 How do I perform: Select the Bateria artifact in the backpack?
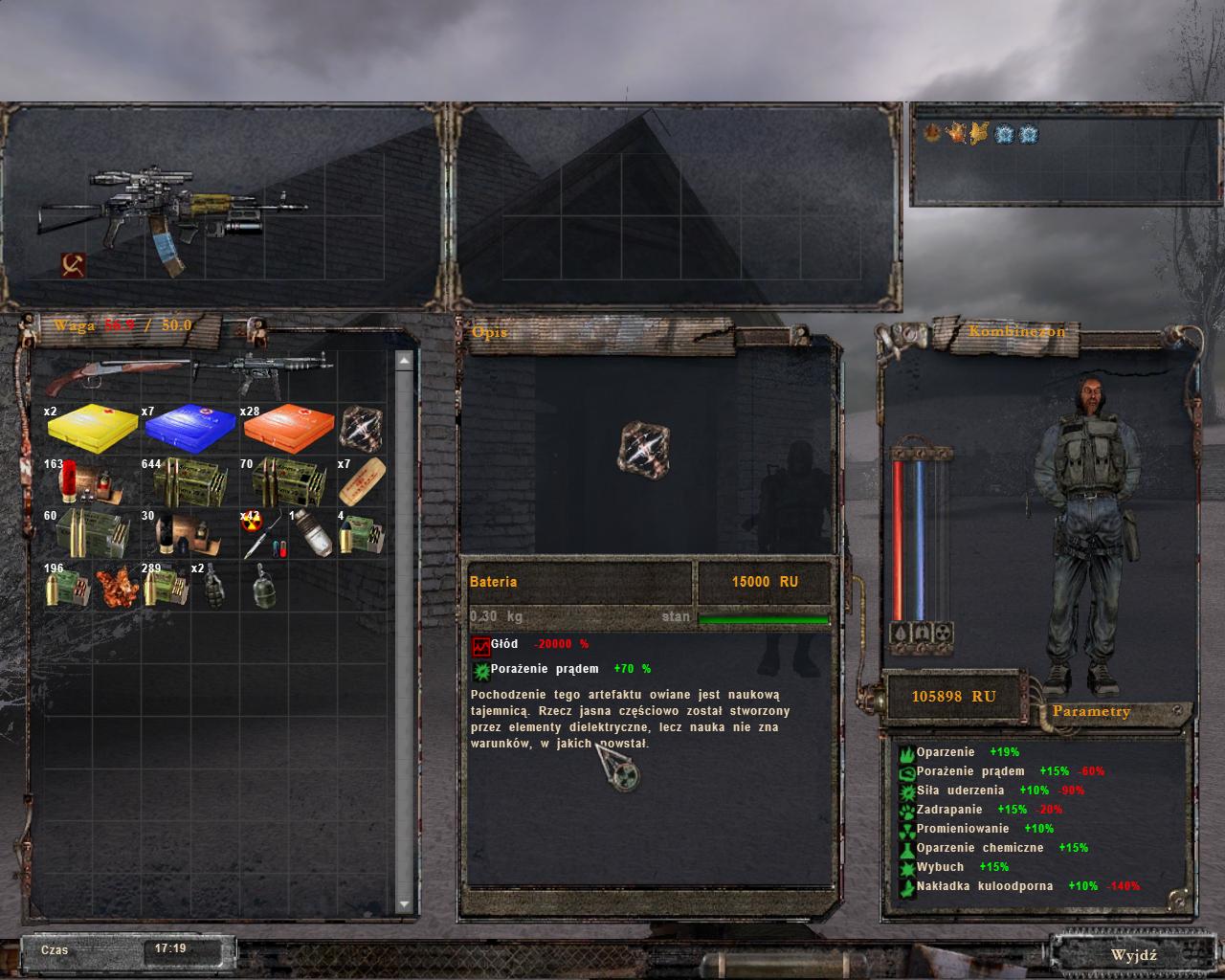click(x=361, y=427)
